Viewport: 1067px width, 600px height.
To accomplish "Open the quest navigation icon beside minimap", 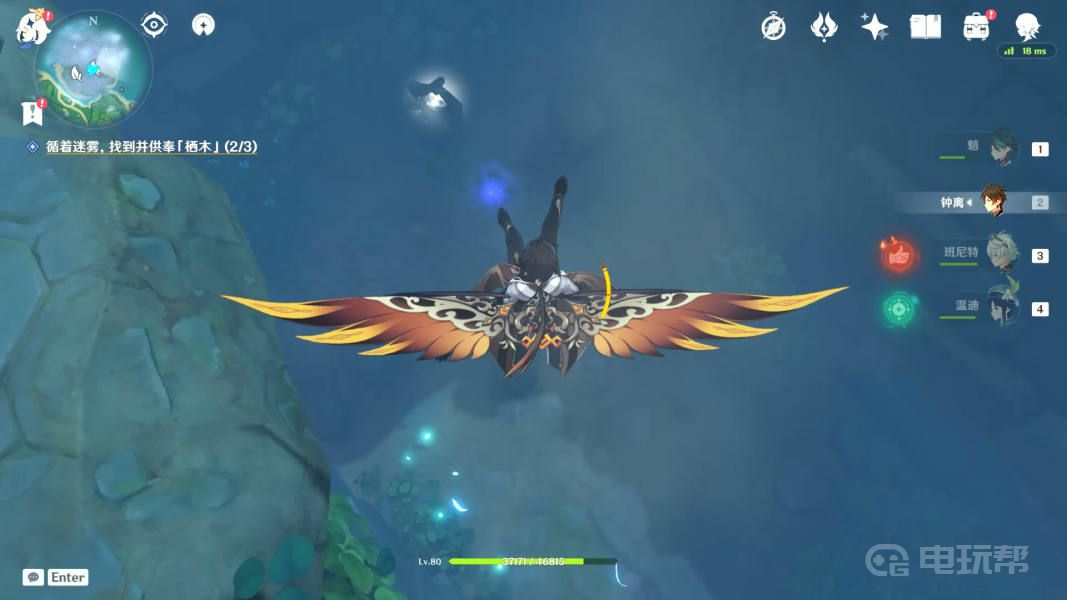I will pos(203,25).
